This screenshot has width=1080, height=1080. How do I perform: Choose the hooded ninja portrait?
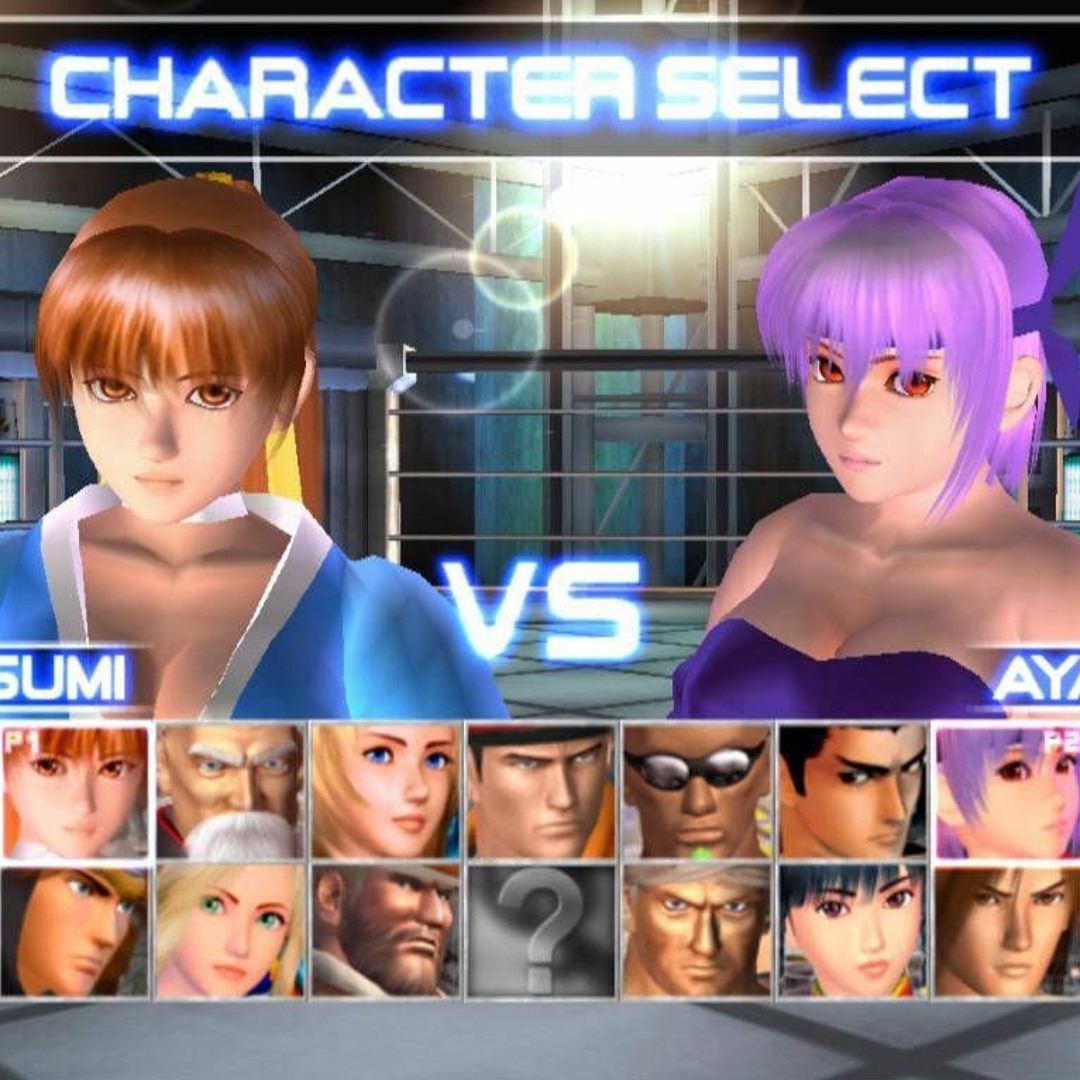coord(76,932)
